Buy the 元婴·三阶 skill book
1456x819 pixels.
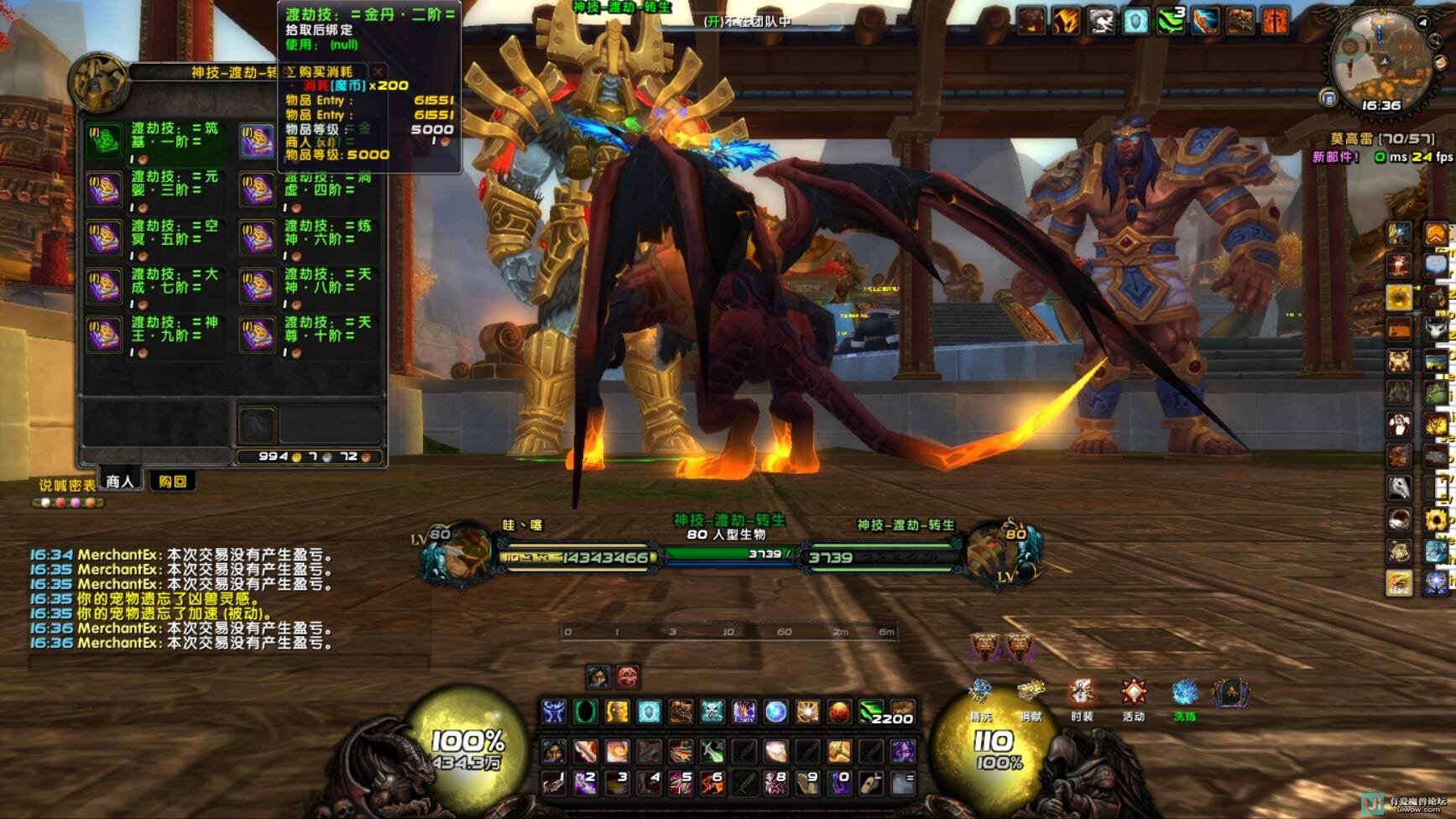[x=104, y=190]
